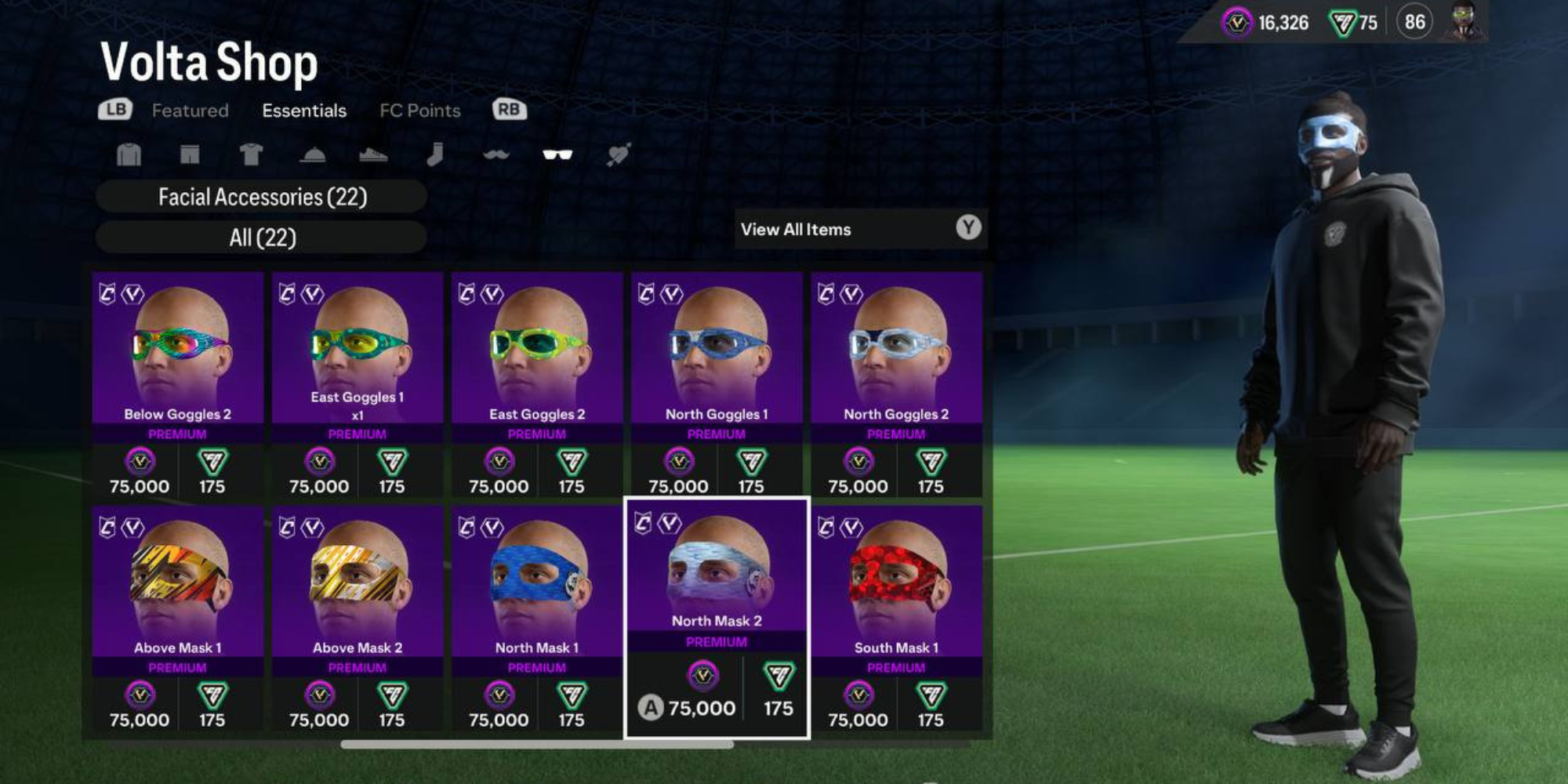Open the glasses facial accessories category icon
This screenshot has width=1568, height=784.
tap(558, 154)
